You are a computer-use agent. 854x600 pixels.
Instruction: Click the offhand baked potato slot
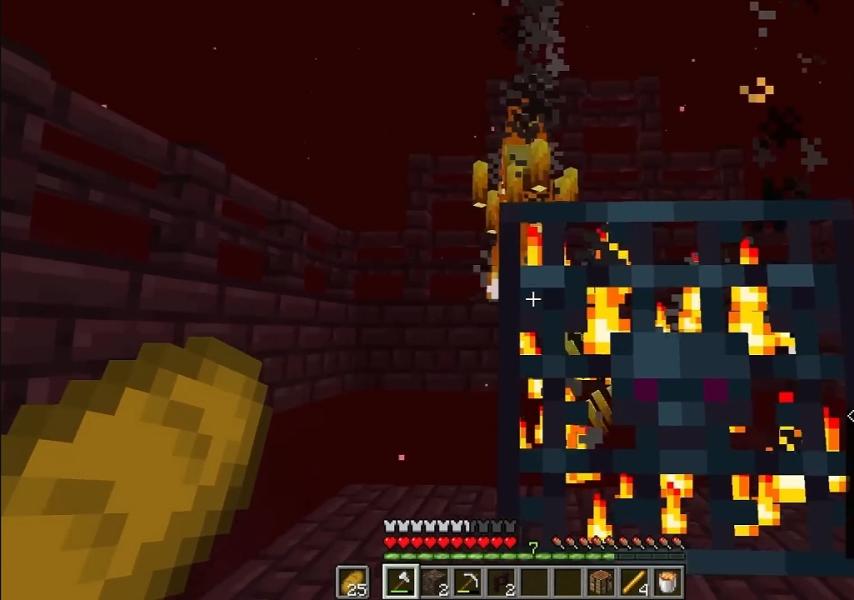click(x=352, y=580)
